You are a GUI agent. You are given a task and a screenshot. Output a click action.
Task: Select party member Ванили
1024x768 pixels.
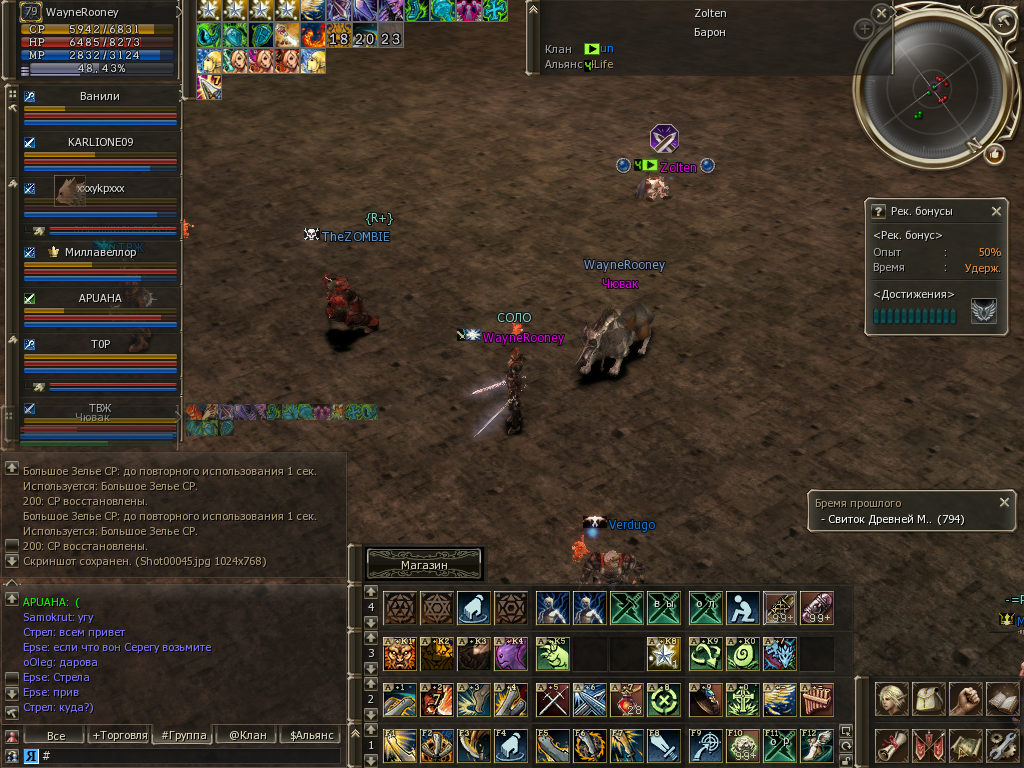(100, 97)
